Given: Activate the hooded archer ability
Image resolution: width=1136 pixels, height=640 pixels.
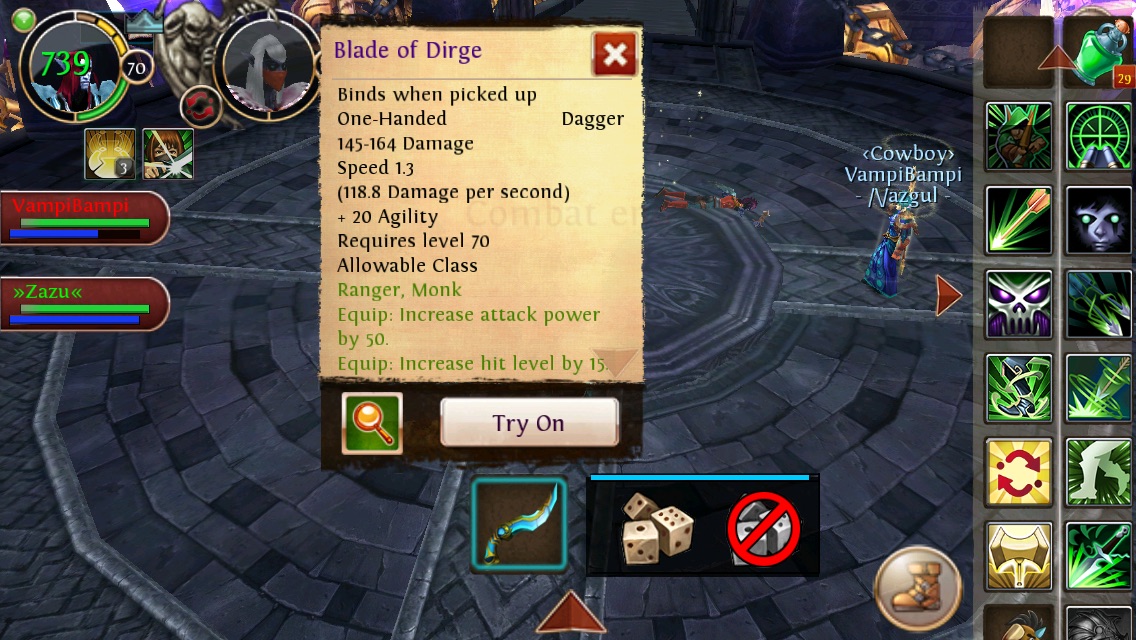Looking at the screenshot, I should pos(1019,136).
